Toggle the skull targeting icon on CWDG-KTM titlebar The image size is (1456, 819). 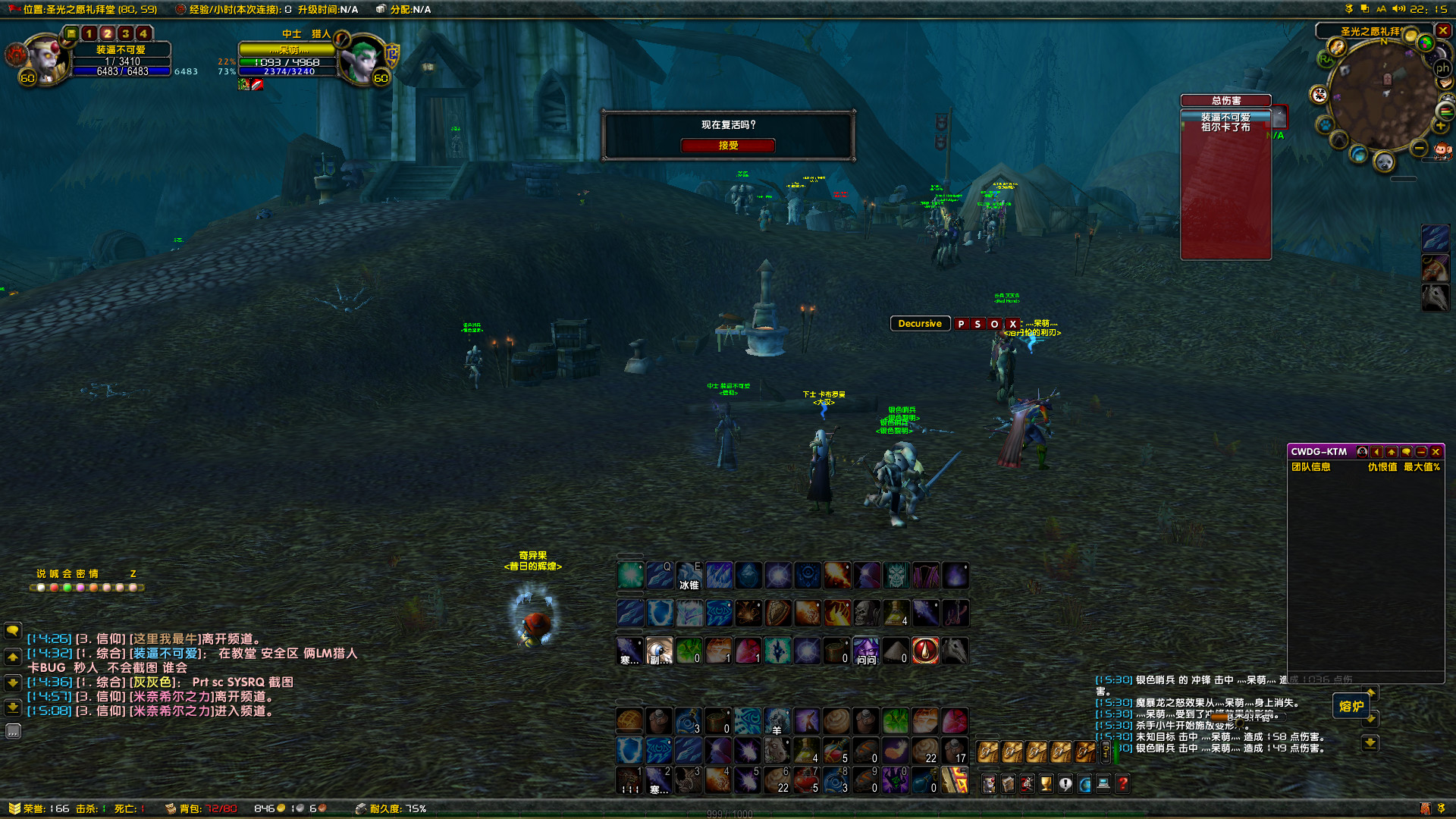pyautogui.click(x=1362, y=452)
